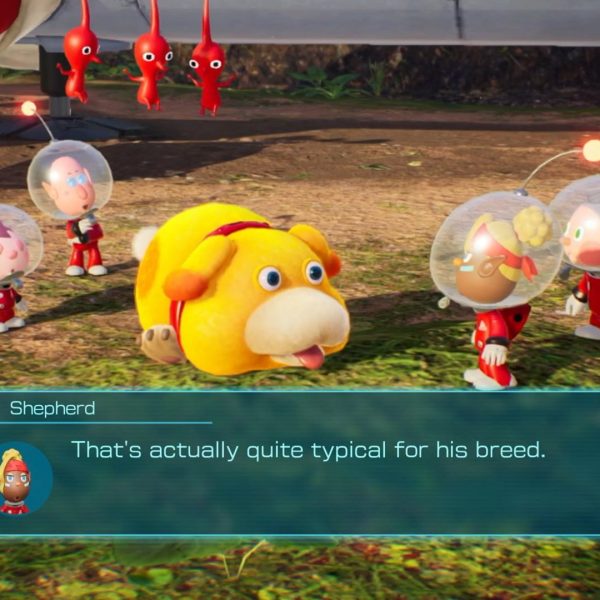Click Shepherd's speaker portrait icon
Screen dimensions: 600x600
click(20, 480)
